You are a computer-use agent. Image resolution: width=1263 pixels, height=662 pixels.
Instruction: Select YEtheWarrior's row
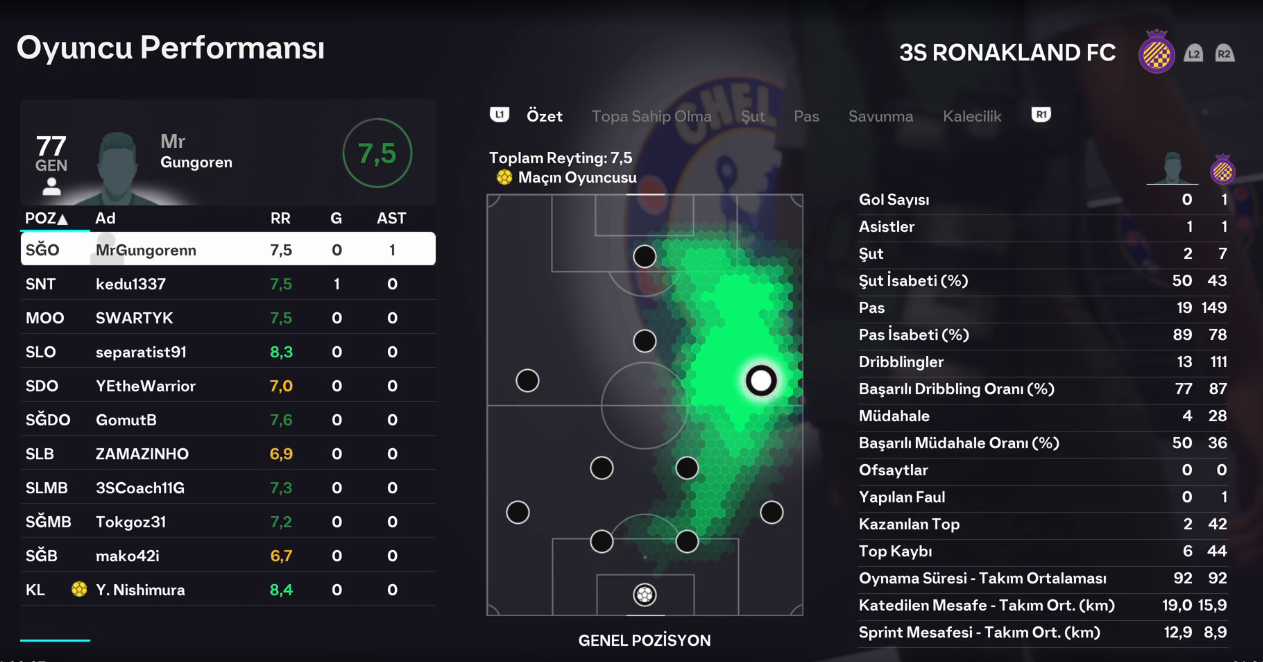(228, 386)
